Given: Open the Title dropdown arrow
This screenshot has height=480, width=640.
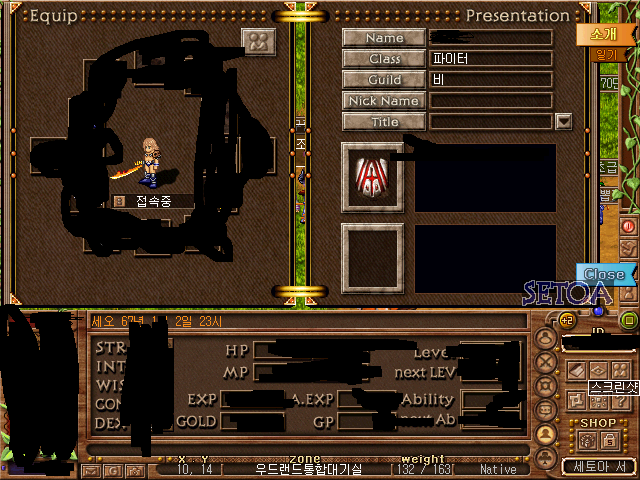Looking at the screenshot, I should [x=563, y=122].
